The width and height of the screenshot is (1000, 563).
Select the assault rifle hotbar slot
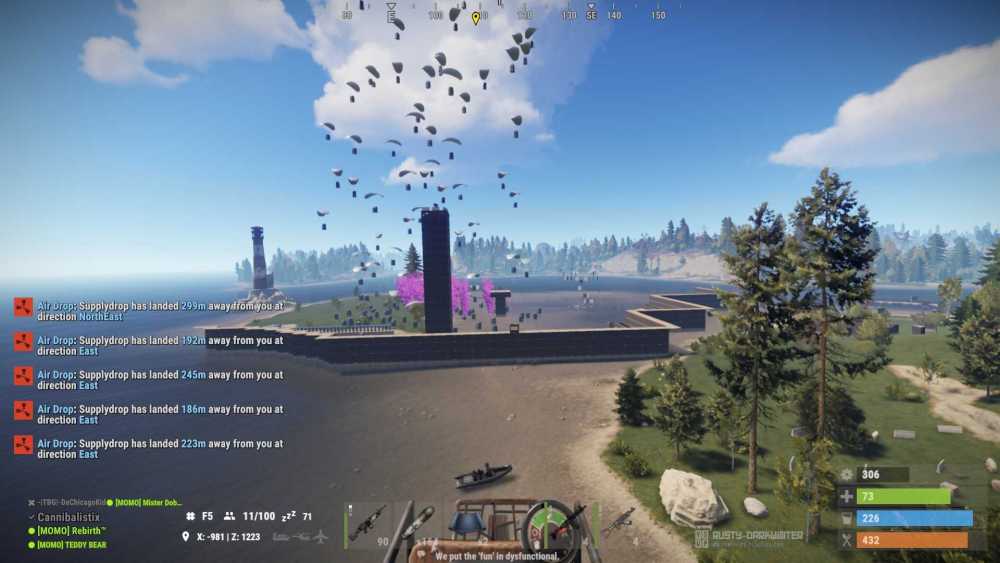(x=368, y=524)
